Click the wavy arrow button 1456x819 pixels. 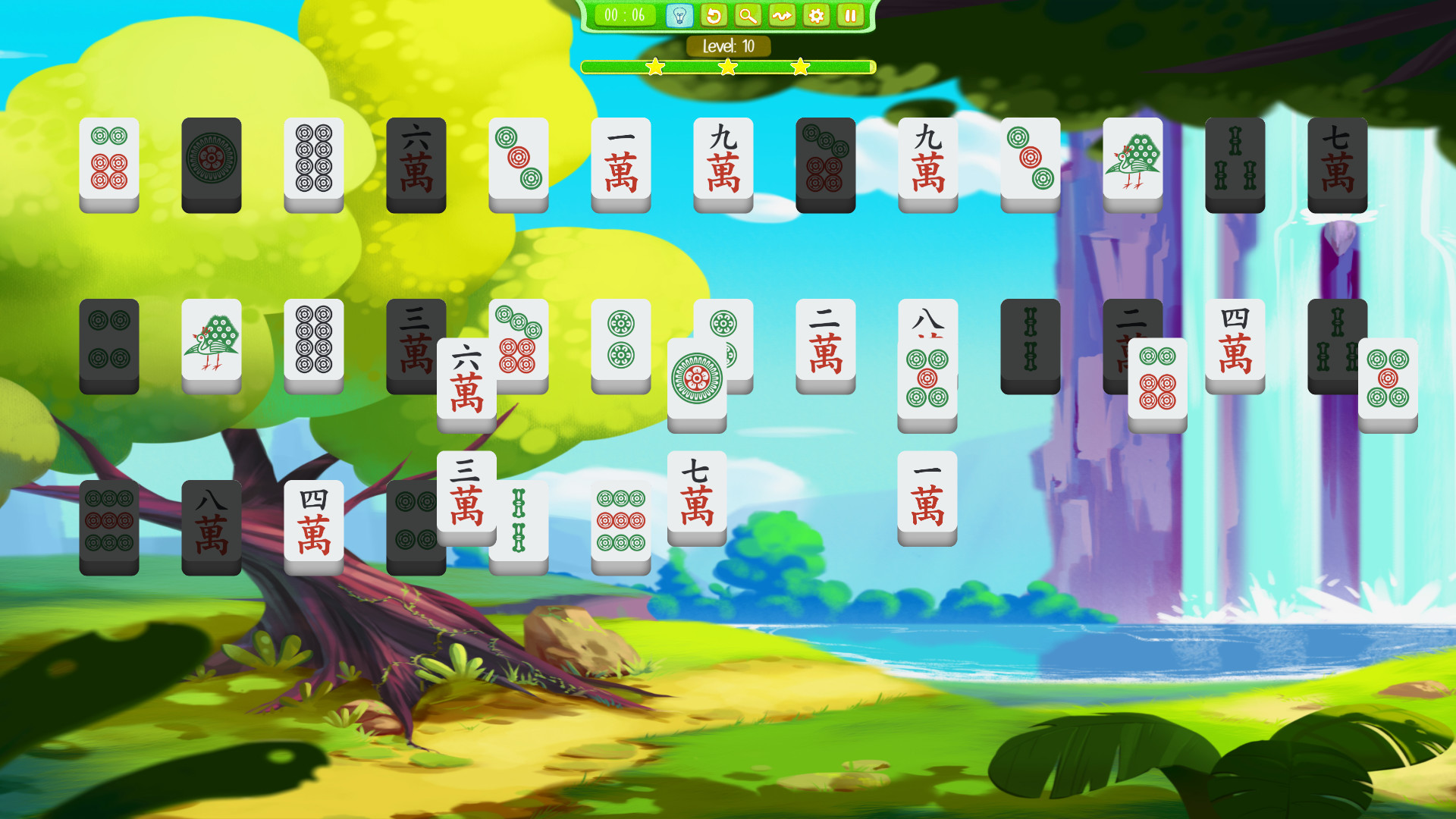(x=782, y=15)
